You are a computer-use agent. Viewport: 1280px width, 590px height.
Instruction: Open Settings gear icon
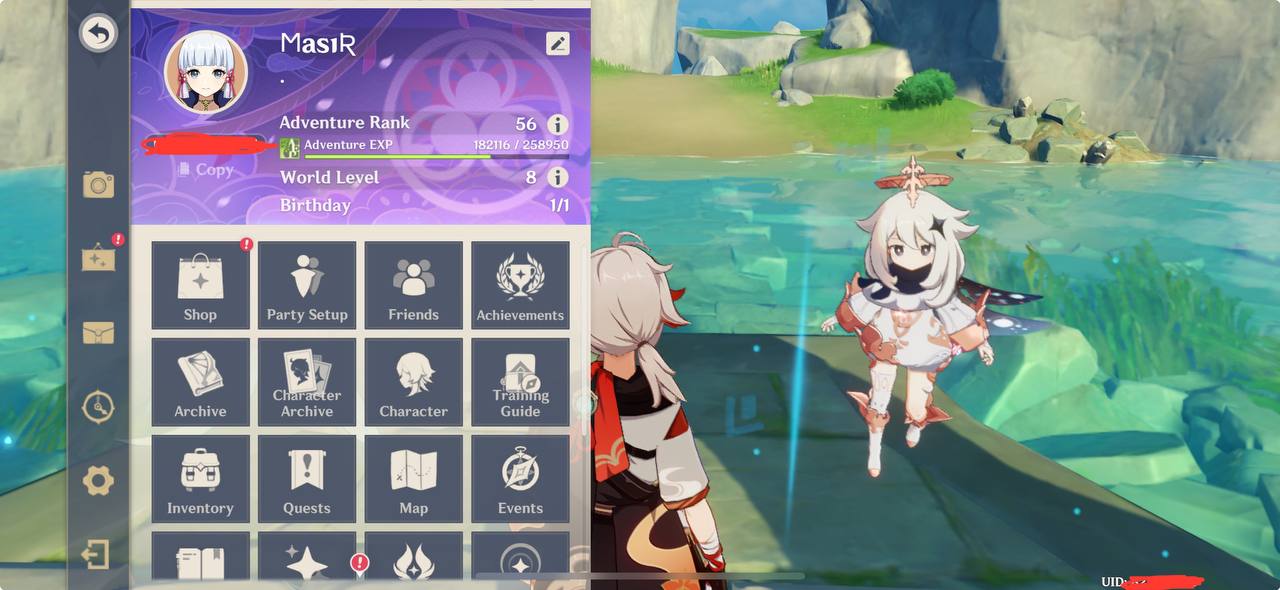(98, 481)
